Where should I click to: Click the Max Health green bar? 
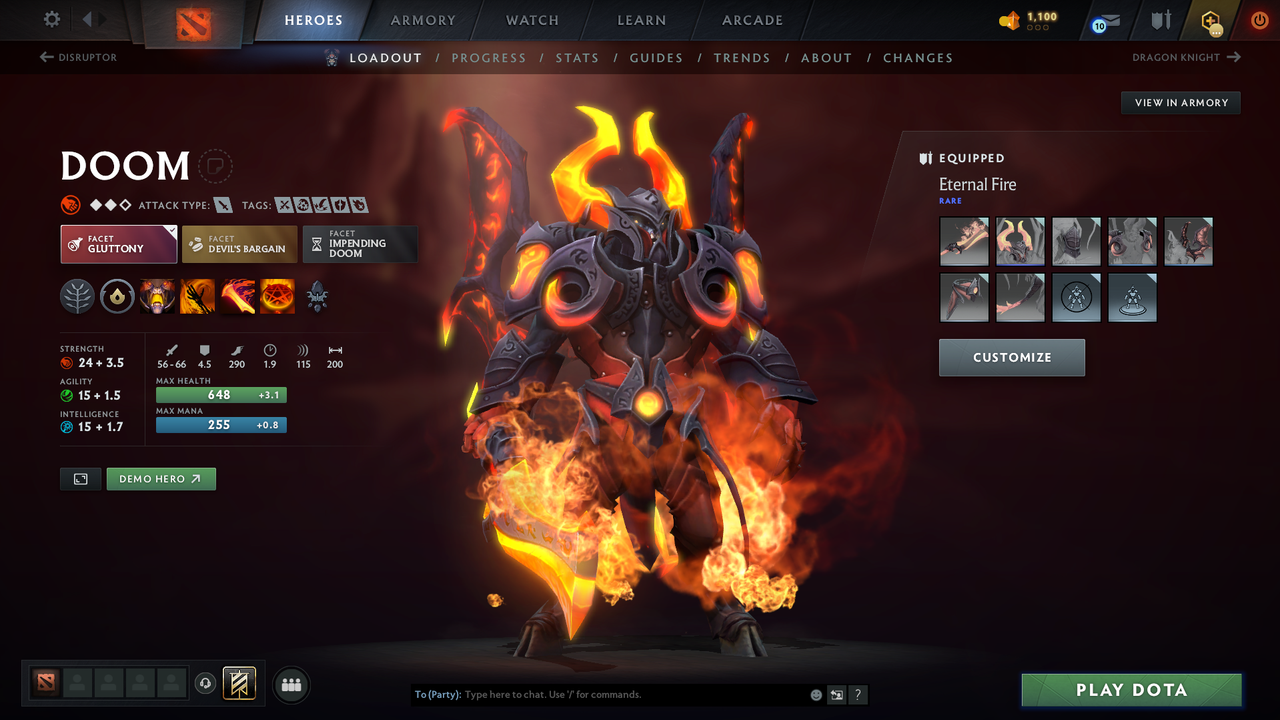click(221, 395)
